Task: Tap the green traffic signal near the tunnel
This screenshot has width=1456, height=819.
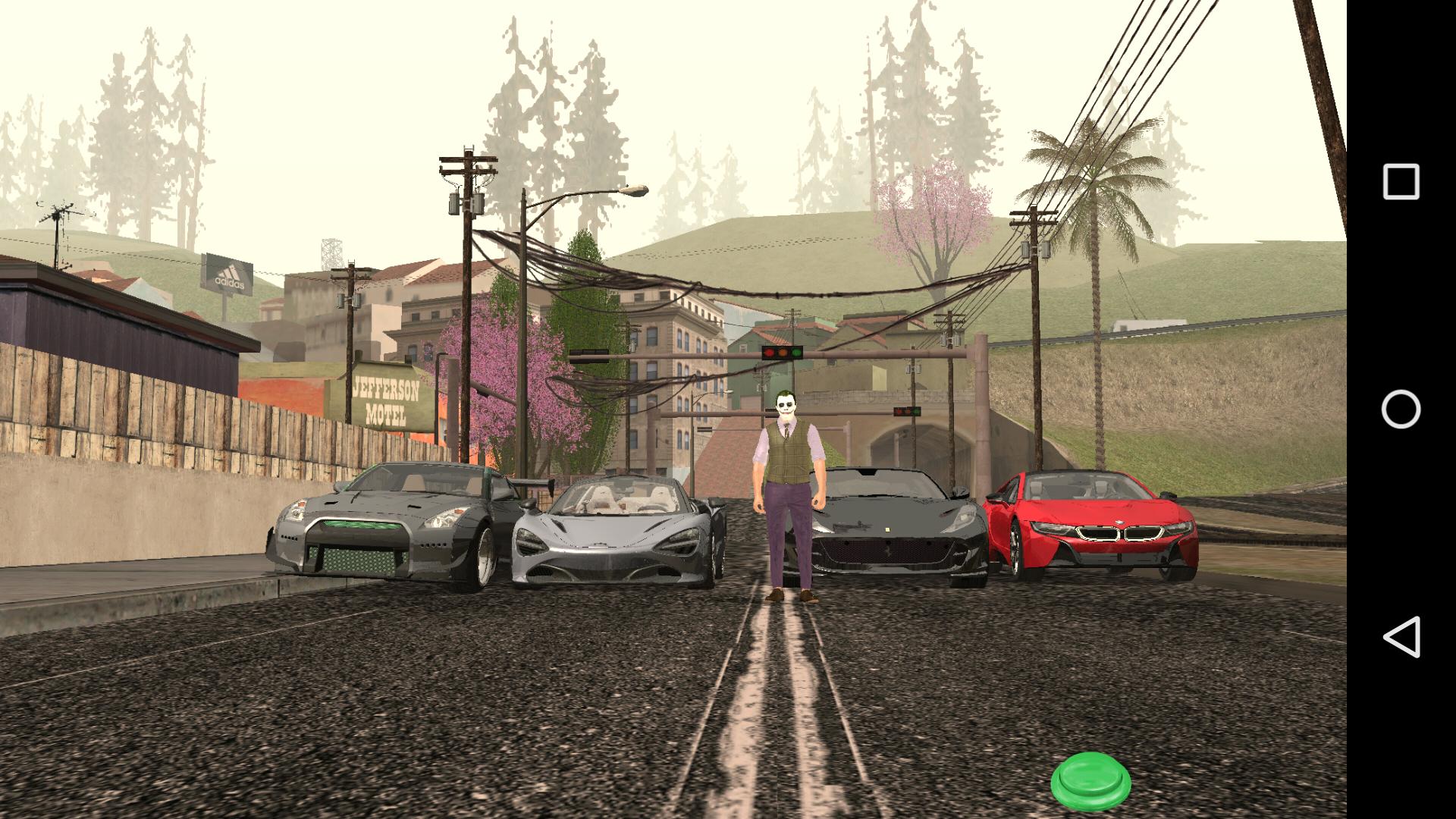Action: [916, 412]
